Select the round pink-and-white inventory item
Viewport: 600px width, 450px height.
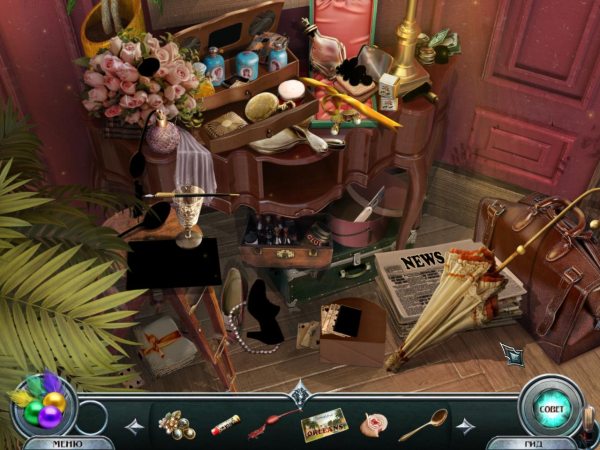(374, 425)
